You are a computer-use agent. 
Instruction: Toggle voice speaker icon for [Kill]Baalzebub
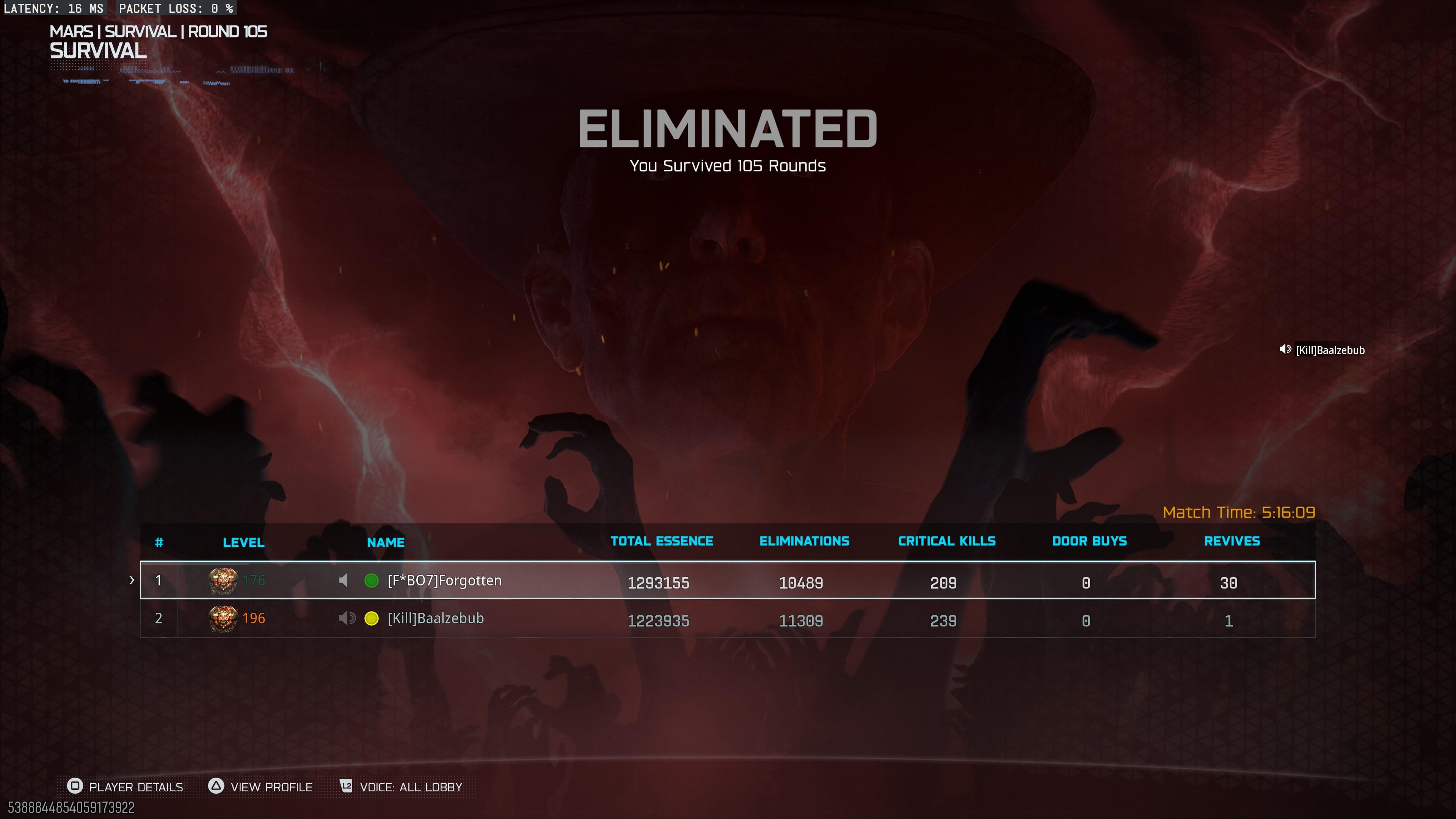point(347,618)
